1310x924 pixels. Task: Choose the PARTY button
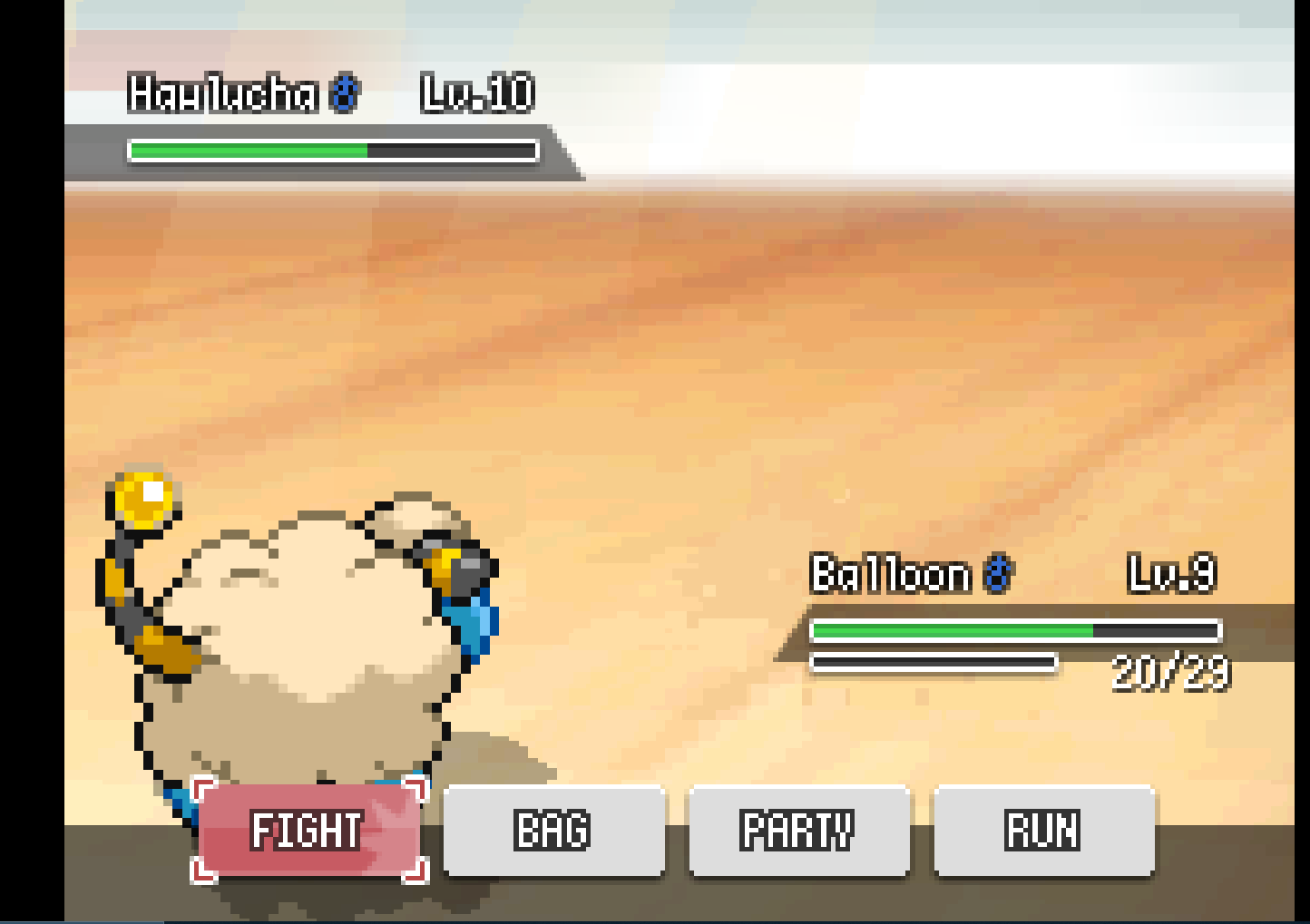[x=798, y=831]
